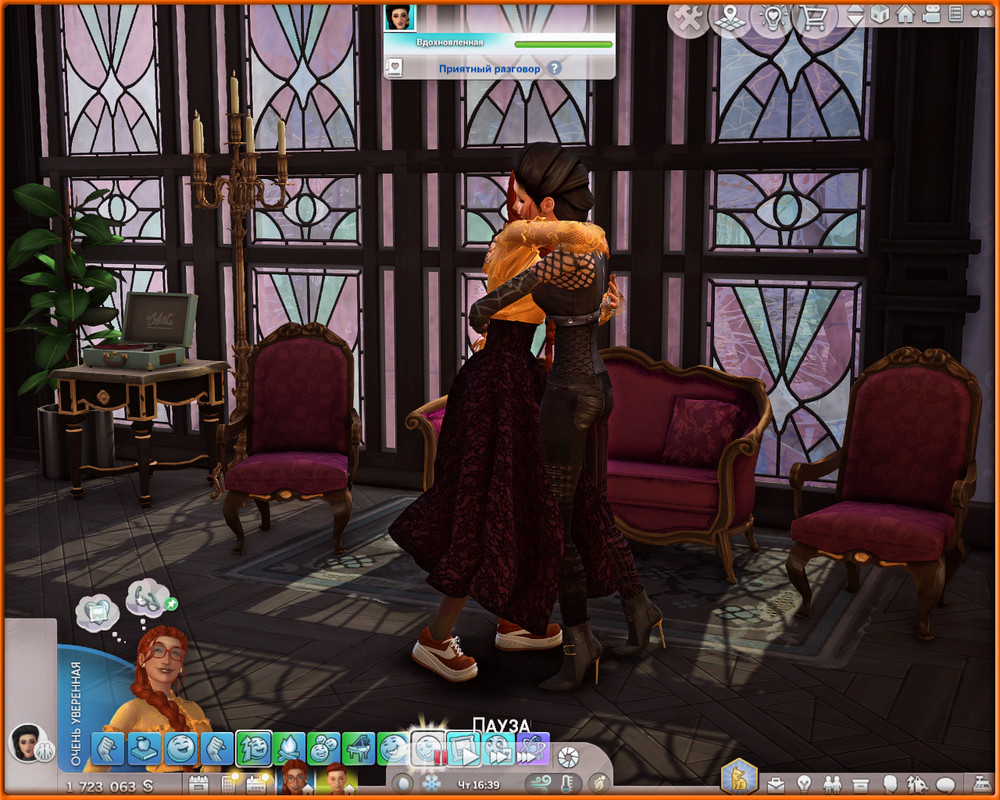The height and width of the screenshot is (800, 1000).
Task: Select the red-braided Sim portrait in household bar
Action: pos(295,778)
